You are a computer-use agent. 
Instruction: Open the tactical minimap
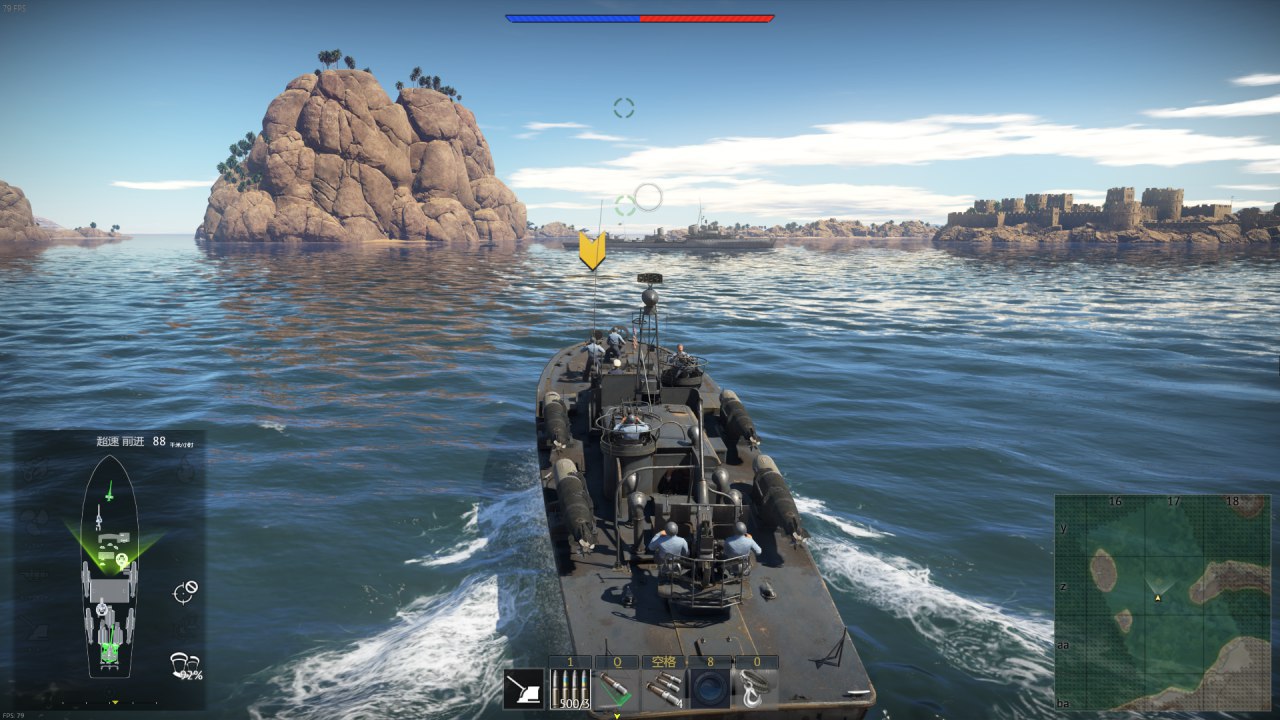click(1162, 602)
